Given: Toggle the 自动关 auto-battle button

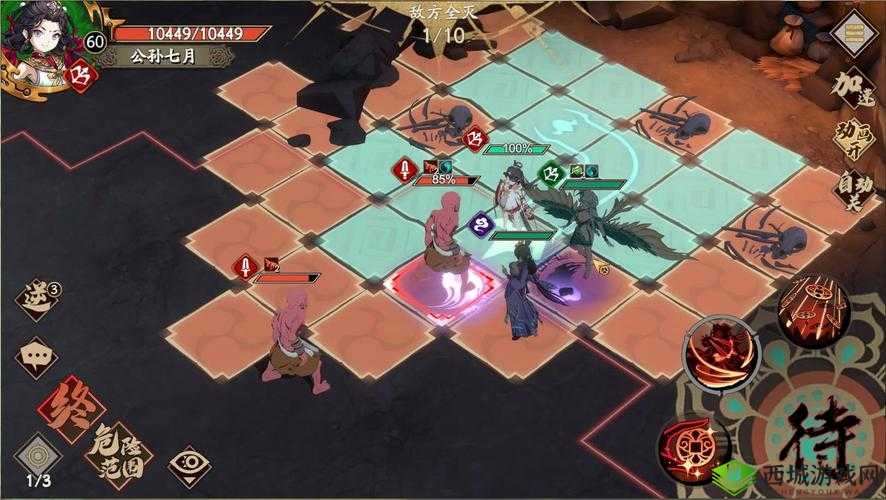Looking at the screenshot, I should tap(853, 189).
